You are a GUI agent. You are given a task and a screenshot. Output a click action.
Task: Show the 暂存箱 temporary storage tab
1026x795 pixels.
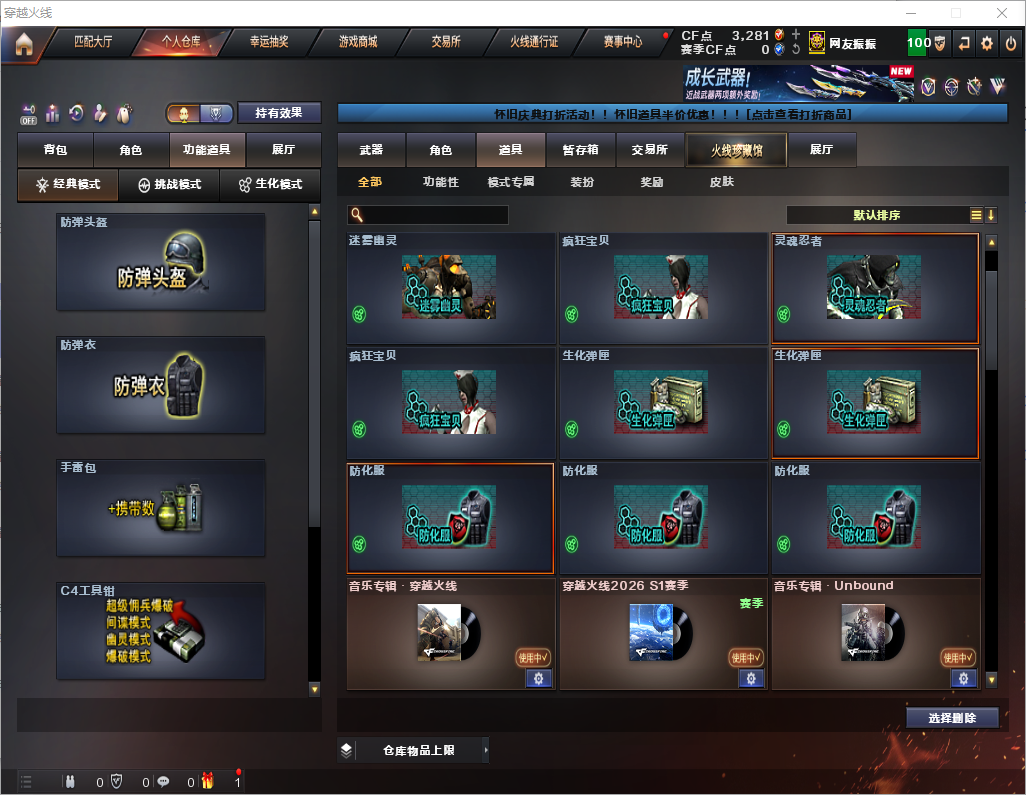click(580, 150)
